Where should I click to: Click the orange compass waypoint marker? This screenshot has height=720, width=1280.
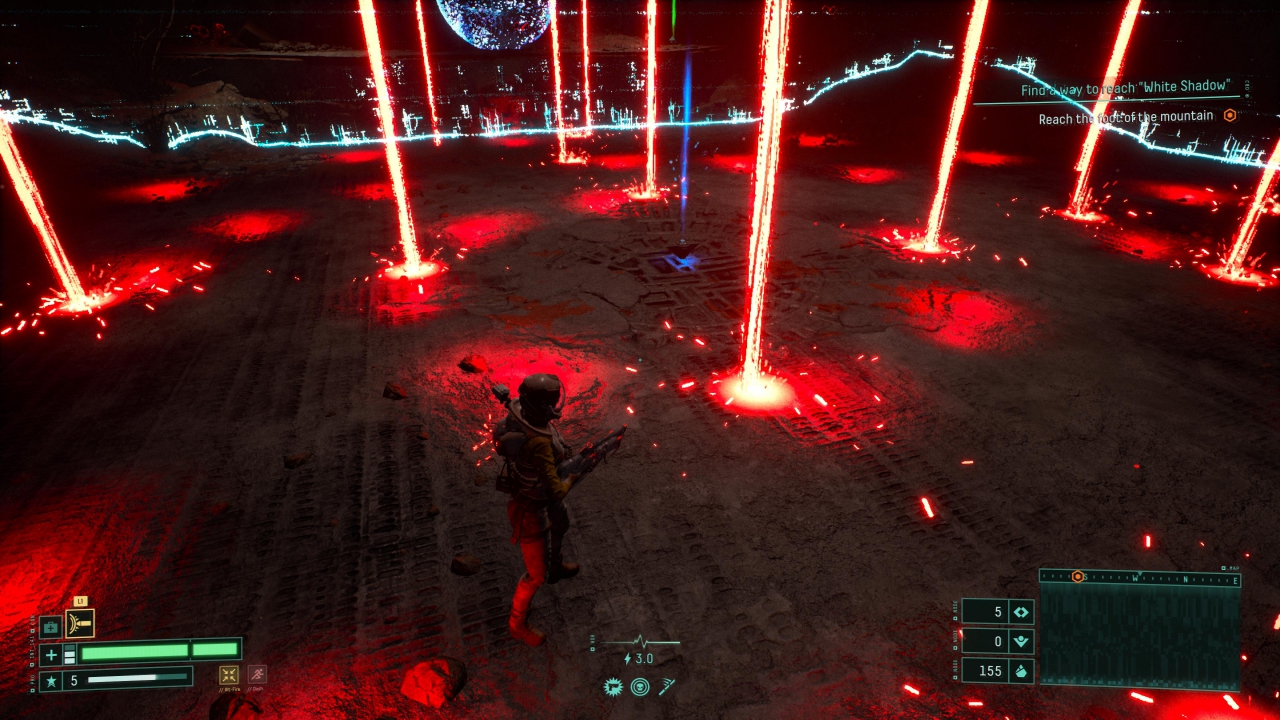pos(1077,577)
